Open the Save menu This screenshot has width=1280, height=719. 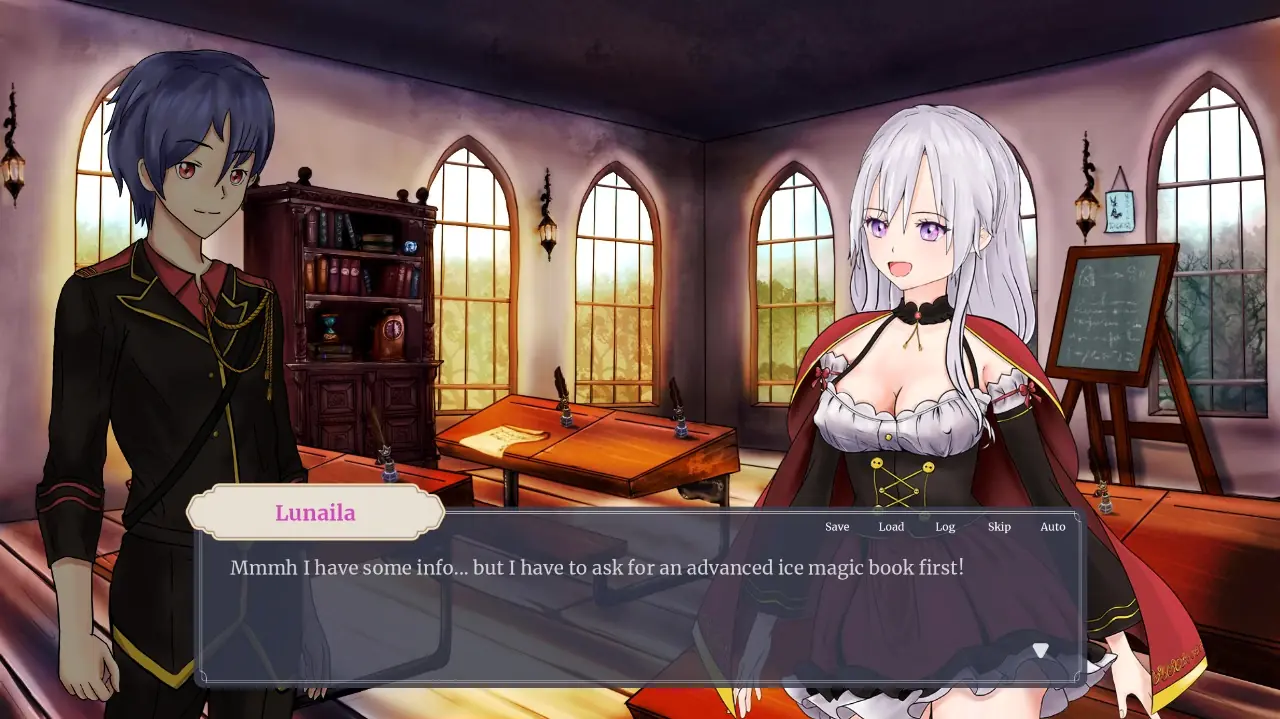point(837,527)
